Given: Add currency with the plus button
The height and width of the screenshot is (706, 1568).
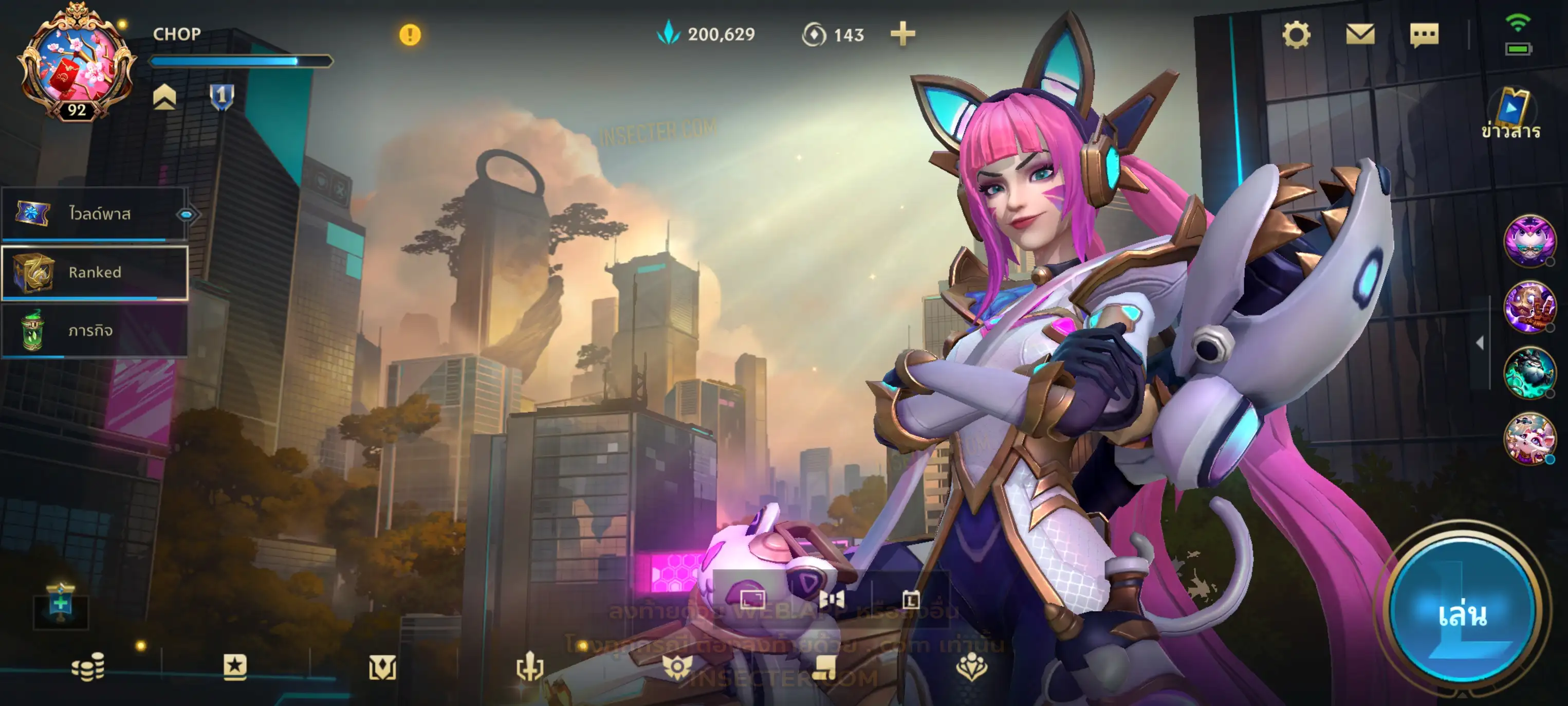Looking at the screenshot, I should [902, 34].
